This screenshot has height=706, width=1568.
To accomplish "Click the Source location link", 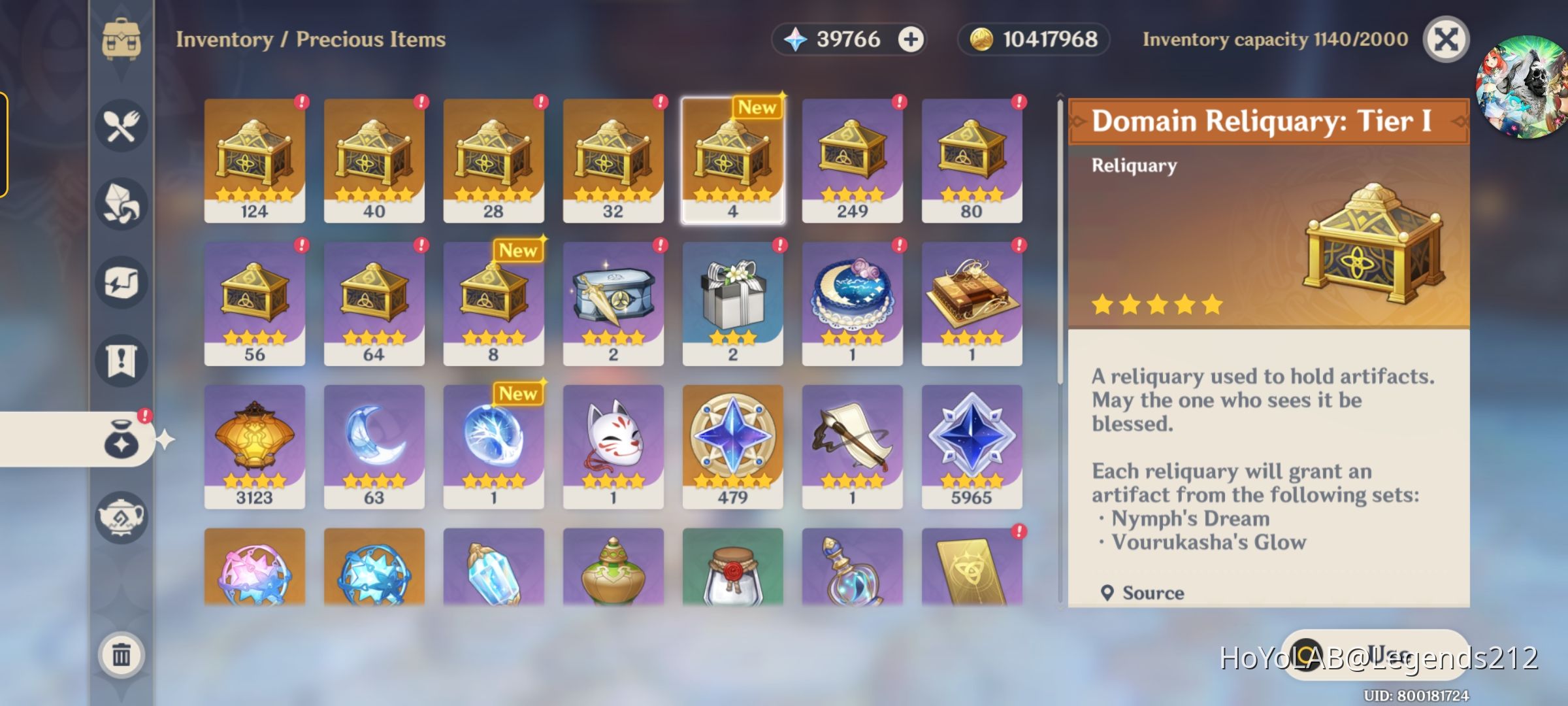I will pyautogui.click(x=1152, y=593).
